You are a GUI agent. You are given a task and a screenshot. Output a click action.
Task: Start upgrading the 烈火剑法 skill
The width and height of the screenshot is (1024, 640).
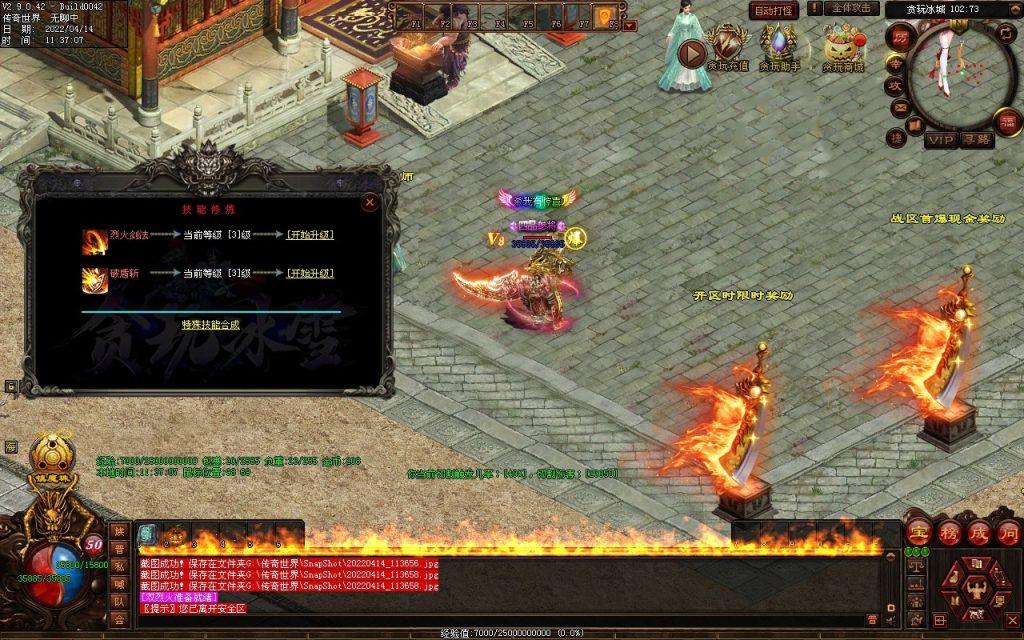[310, 235]
